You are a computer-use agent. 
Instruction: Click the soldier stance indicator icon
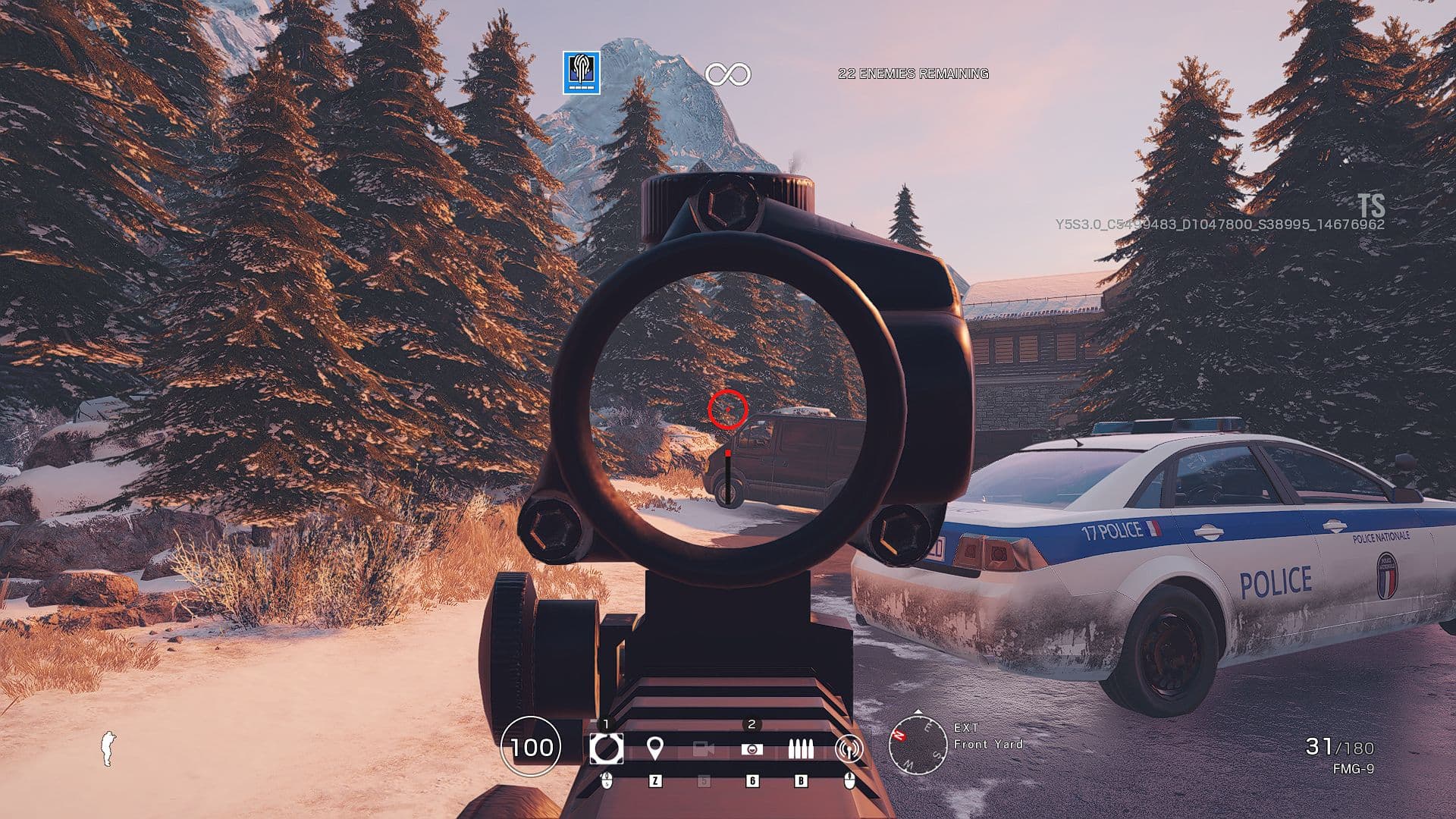[109, 748]
